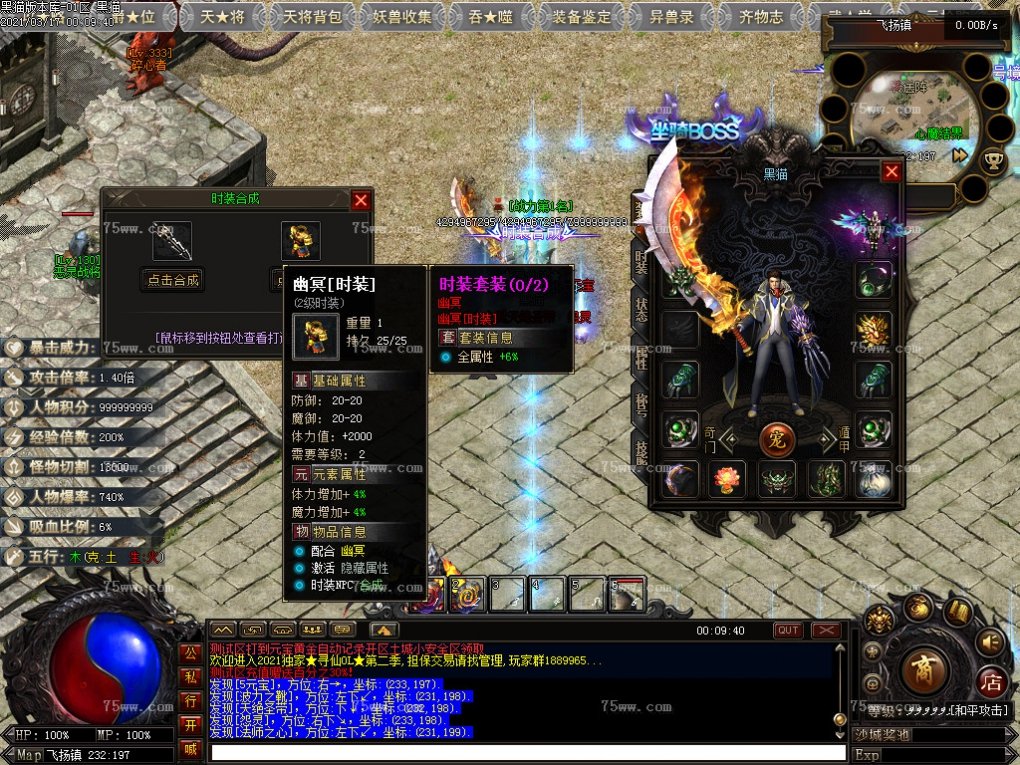Switch to the 时装 tab in character panel
Image resolution: width=1020 pixels, height=765 pixels.
coord(640,262)
